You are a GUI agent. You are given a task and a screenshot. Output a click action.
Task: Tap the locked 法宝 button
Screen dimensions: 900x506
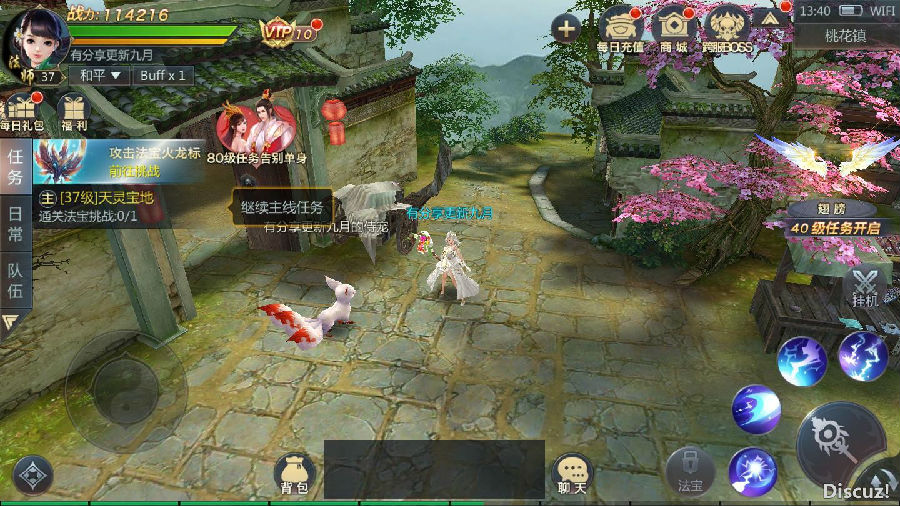[x=690, y=472]
